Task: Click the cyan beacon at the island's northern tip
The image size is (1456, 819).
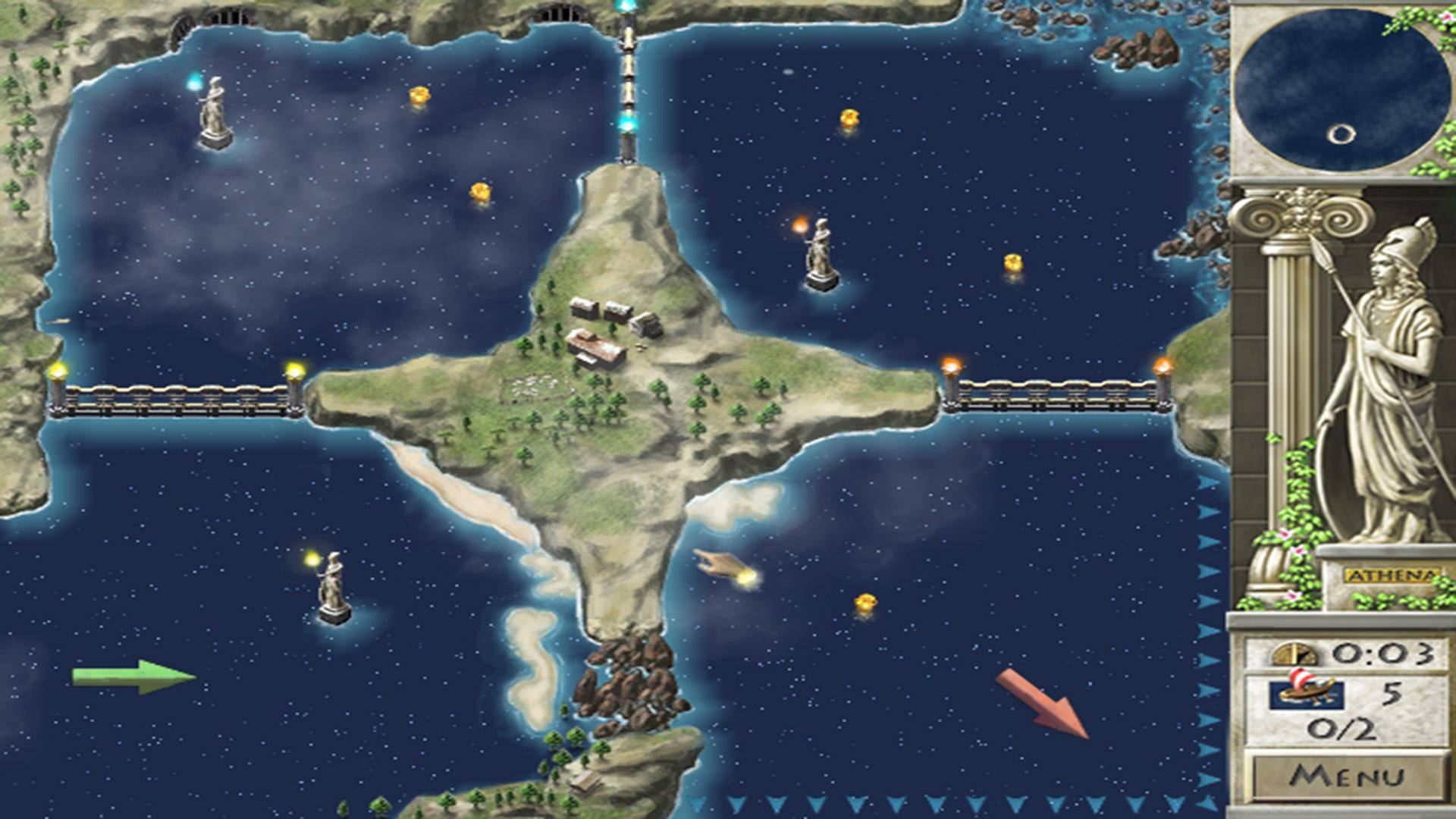Action: (x=629, y=121)
